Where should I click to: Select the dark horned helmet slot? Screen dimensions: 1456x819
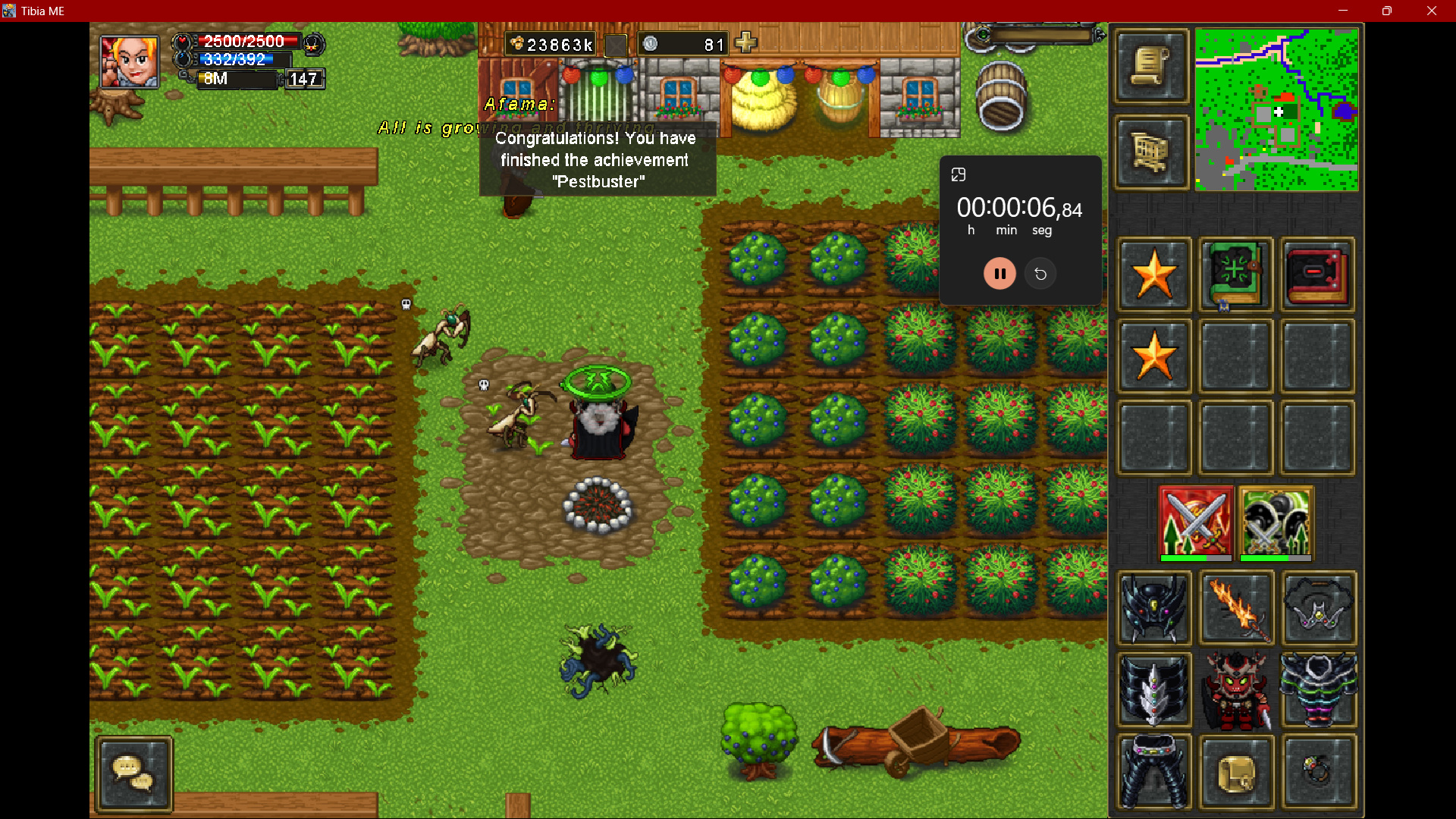(x=1153, y=608)
